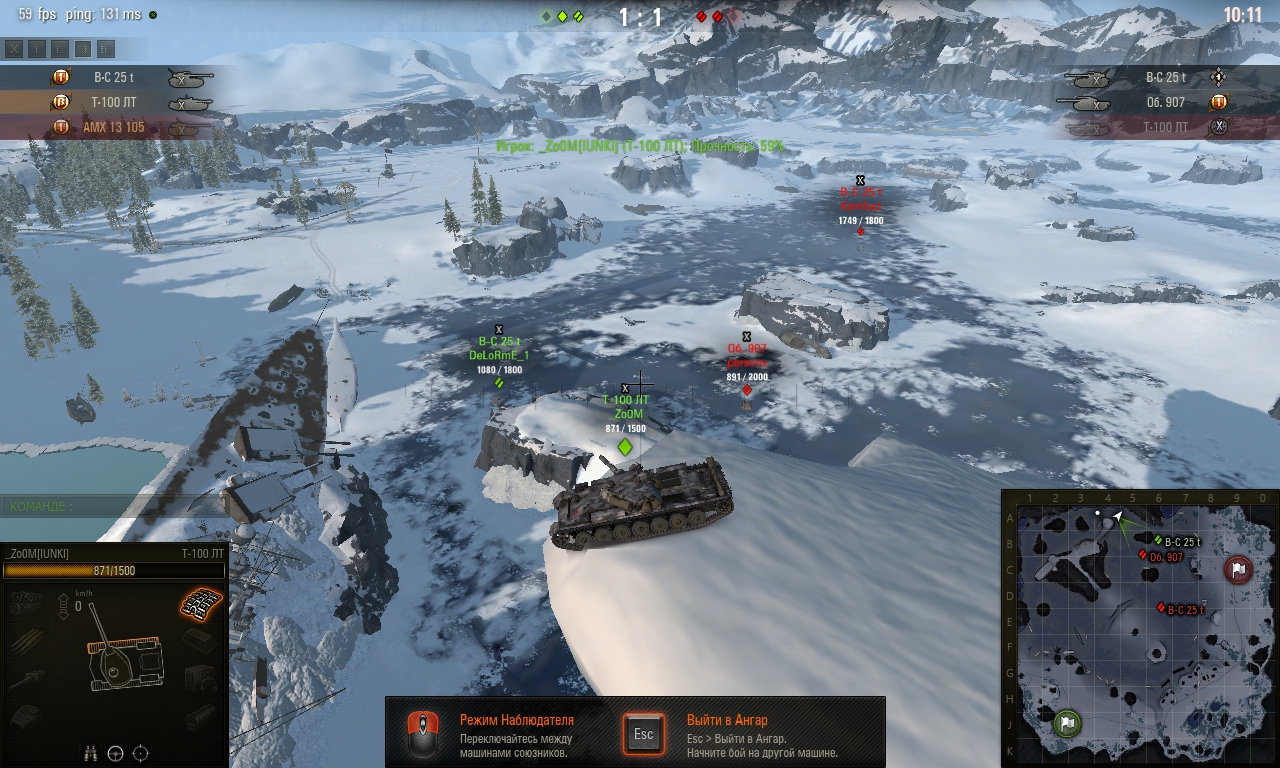Select Об. 907 row in enemy list

[x=1150, y=102]
